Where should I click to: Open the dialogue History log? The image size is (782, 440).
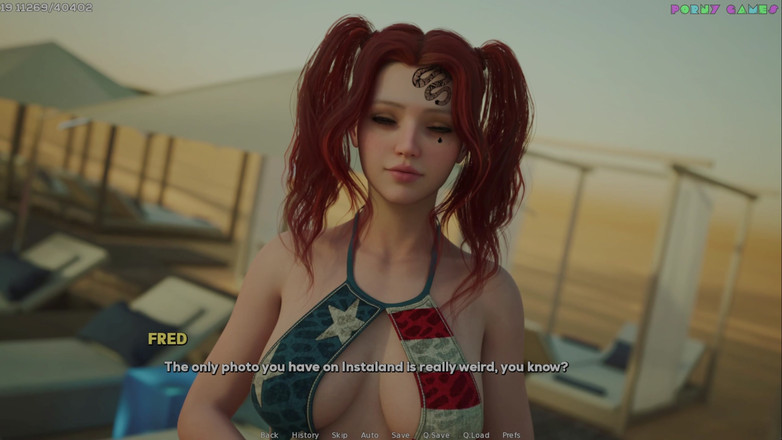(305, 435)
